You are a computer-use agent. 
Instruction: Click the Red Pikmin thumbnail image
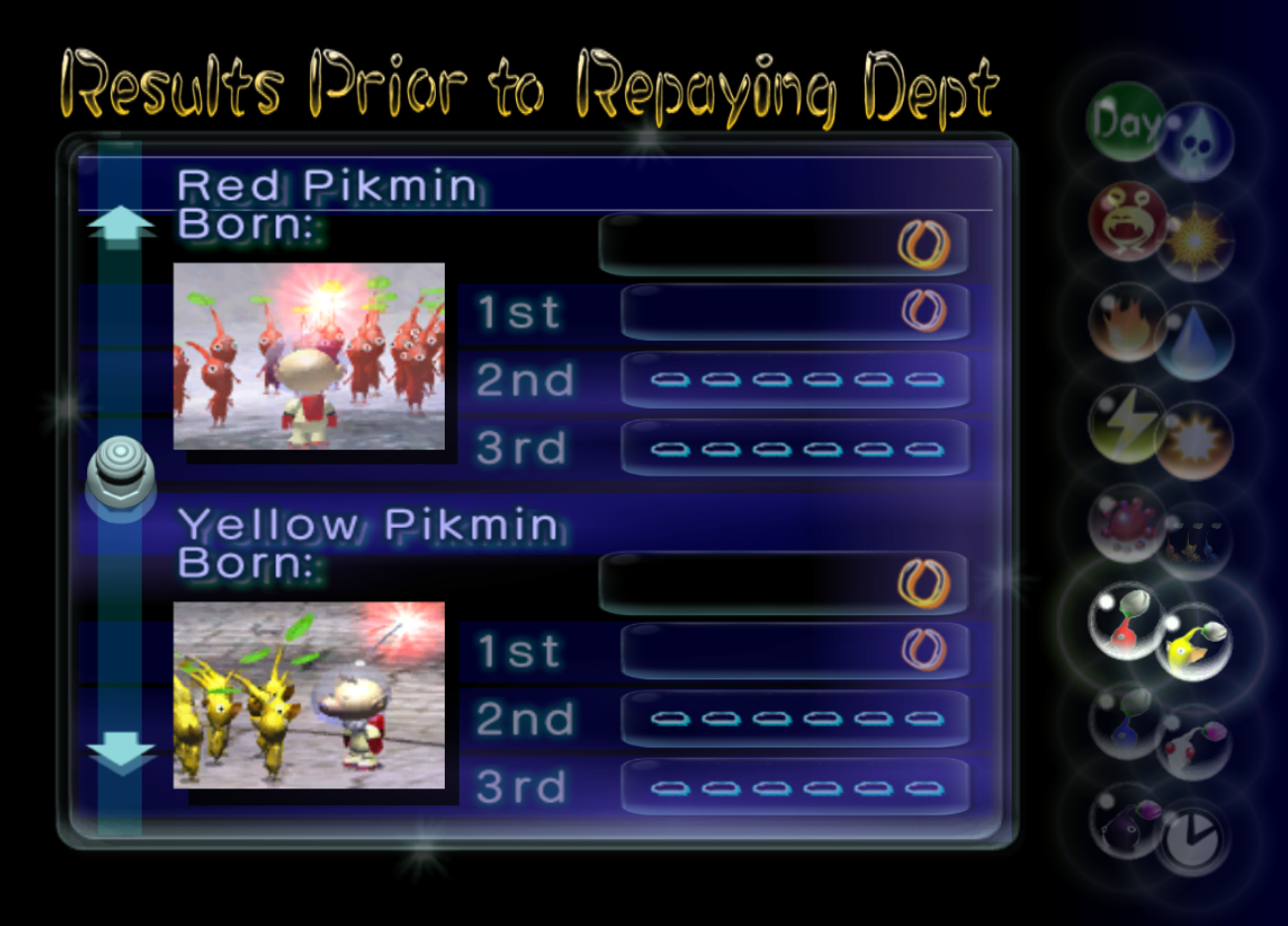coord(309,357)
